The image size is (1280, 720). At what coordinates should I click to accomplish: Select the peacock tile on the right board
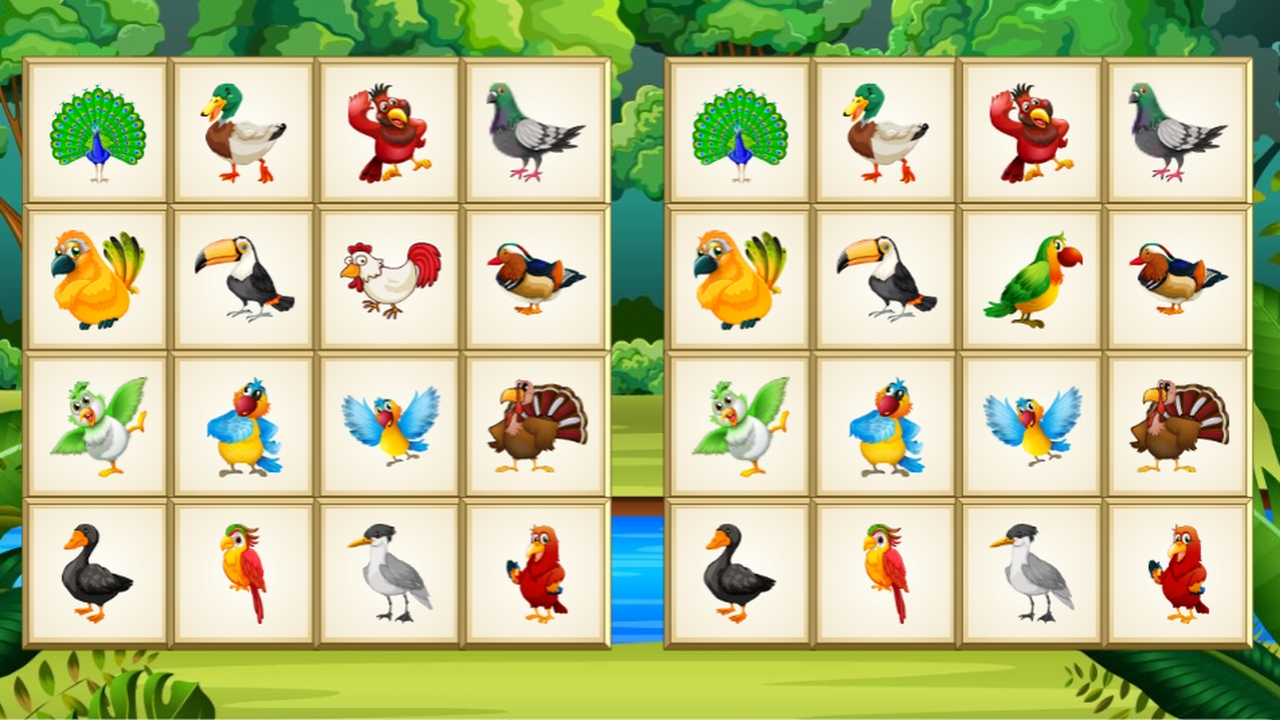740,130
